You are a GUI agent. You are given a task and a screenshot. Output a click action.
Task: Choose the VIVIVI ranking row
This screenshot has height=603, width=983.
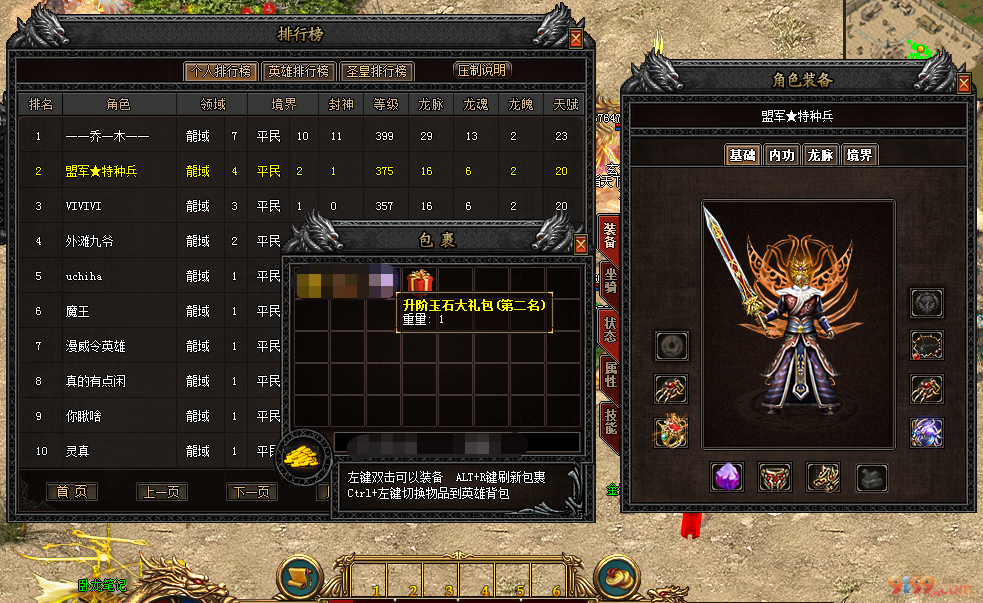300,206
